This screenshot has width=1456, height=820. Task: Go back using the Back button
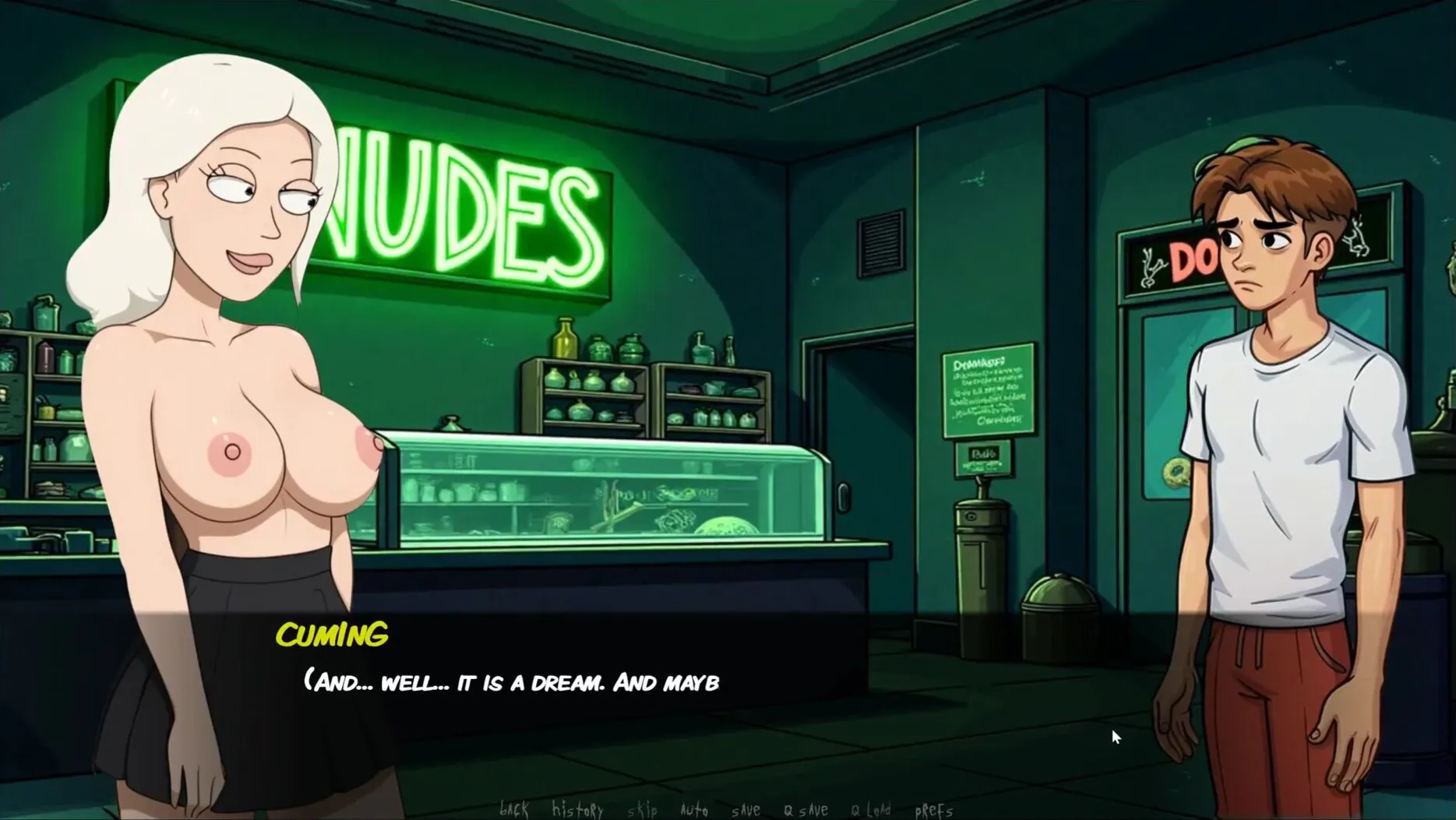(513, 810)
